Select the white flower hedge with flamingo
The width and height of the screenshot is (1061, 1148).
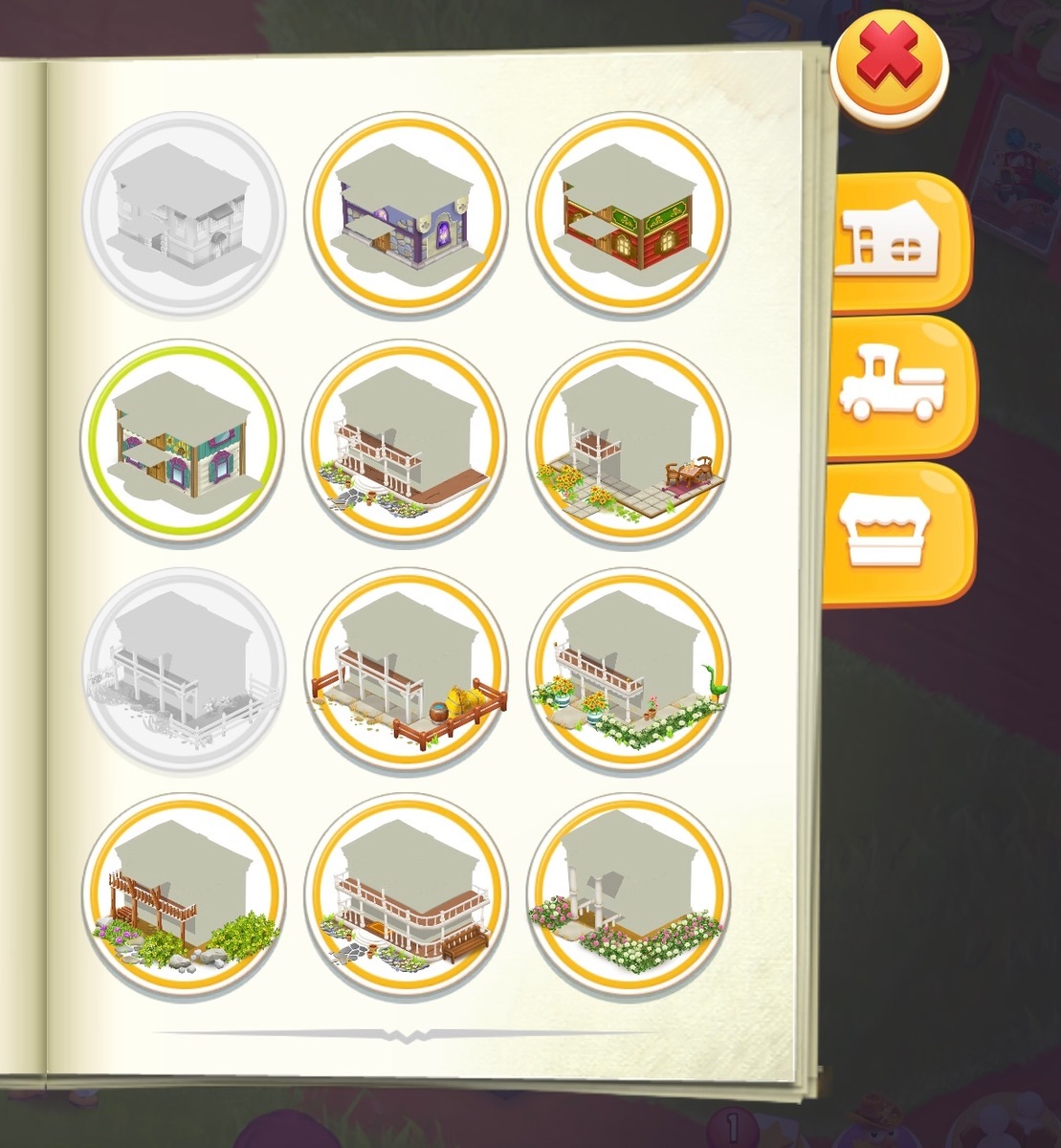629,668
